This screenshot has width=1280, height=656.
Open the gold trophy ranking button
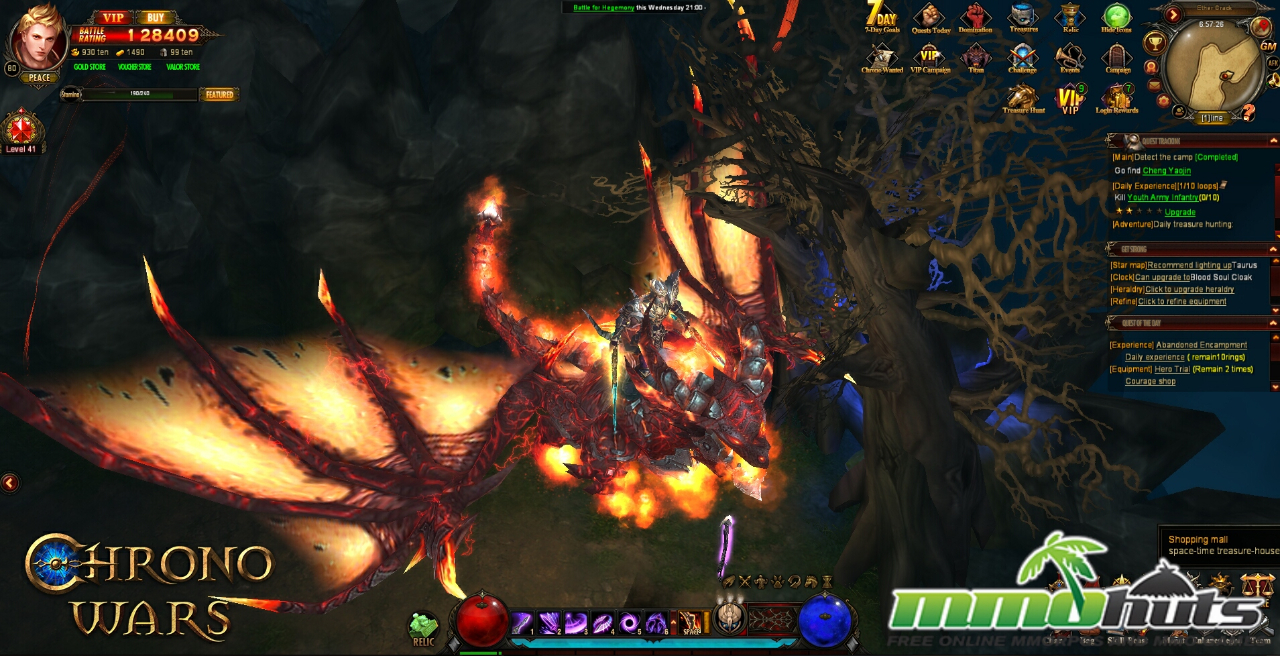coord(1154,42)
